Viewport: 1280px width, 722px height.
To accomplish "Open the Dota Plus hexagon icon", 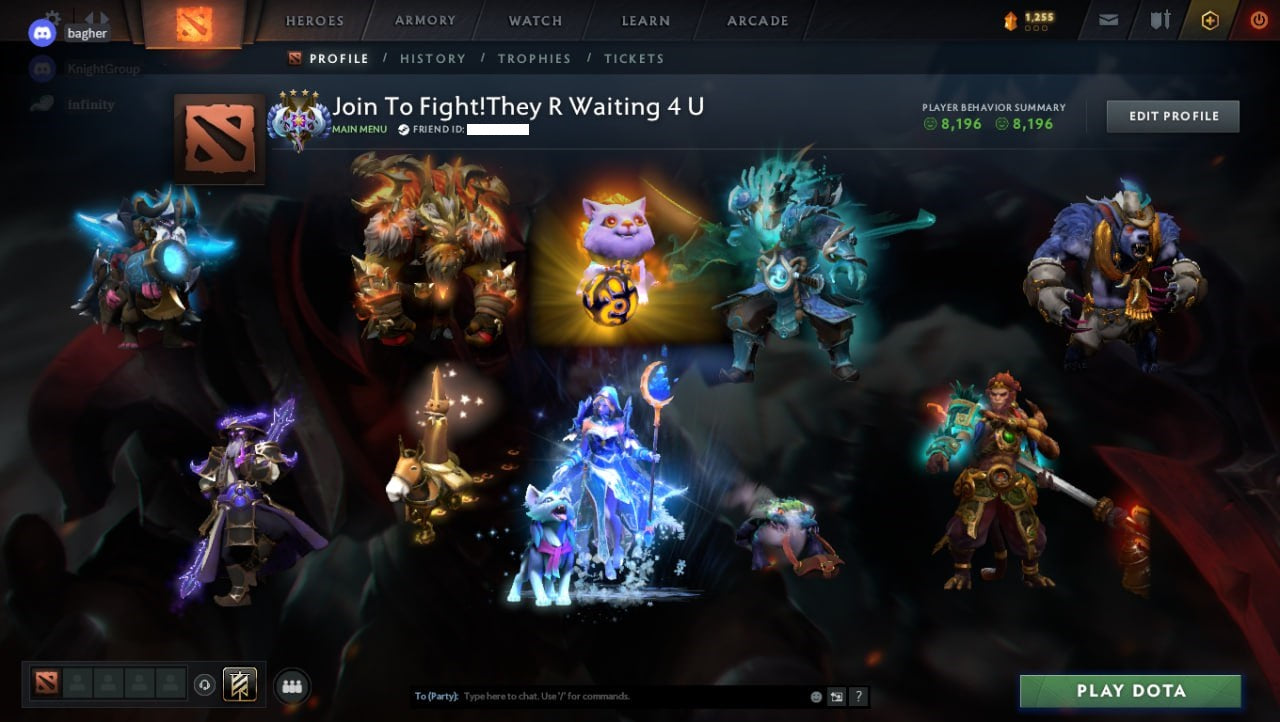I will click(1210, 19).
